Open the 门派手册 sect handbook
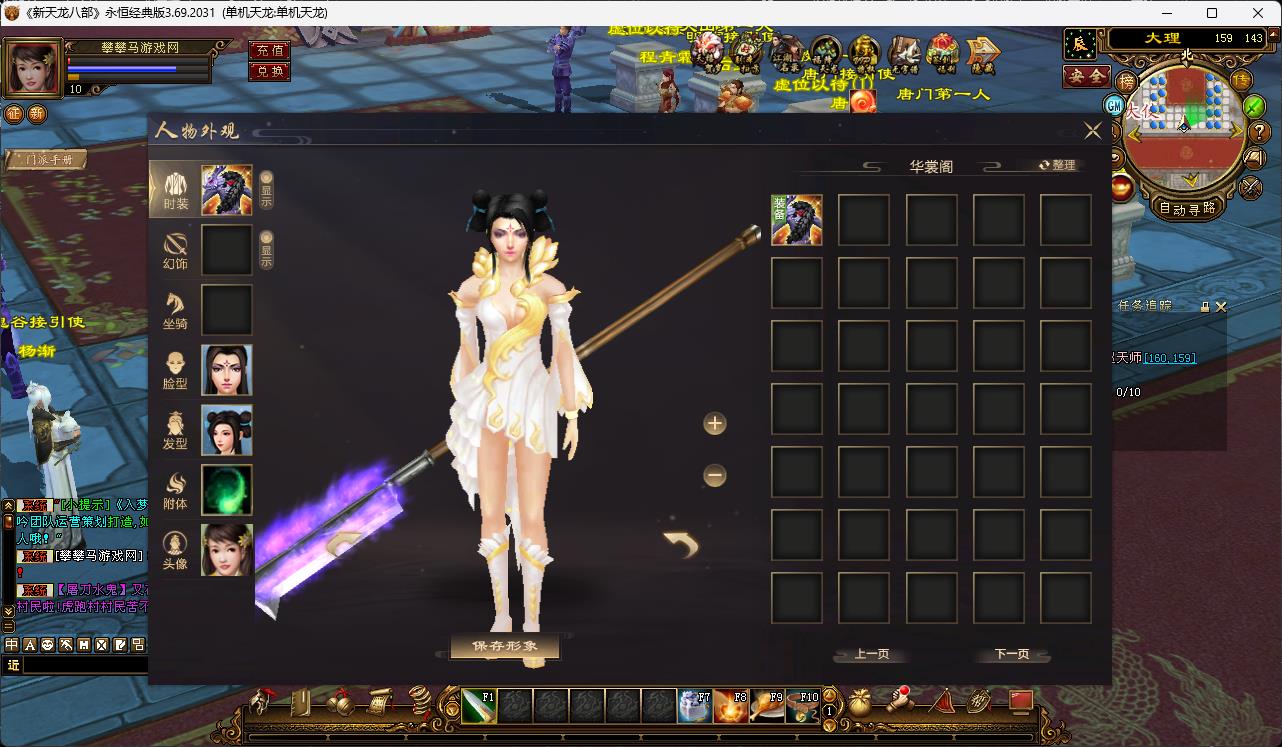Image resolution: width=1282 pixels, height=747 pixels. coord(47,160)
